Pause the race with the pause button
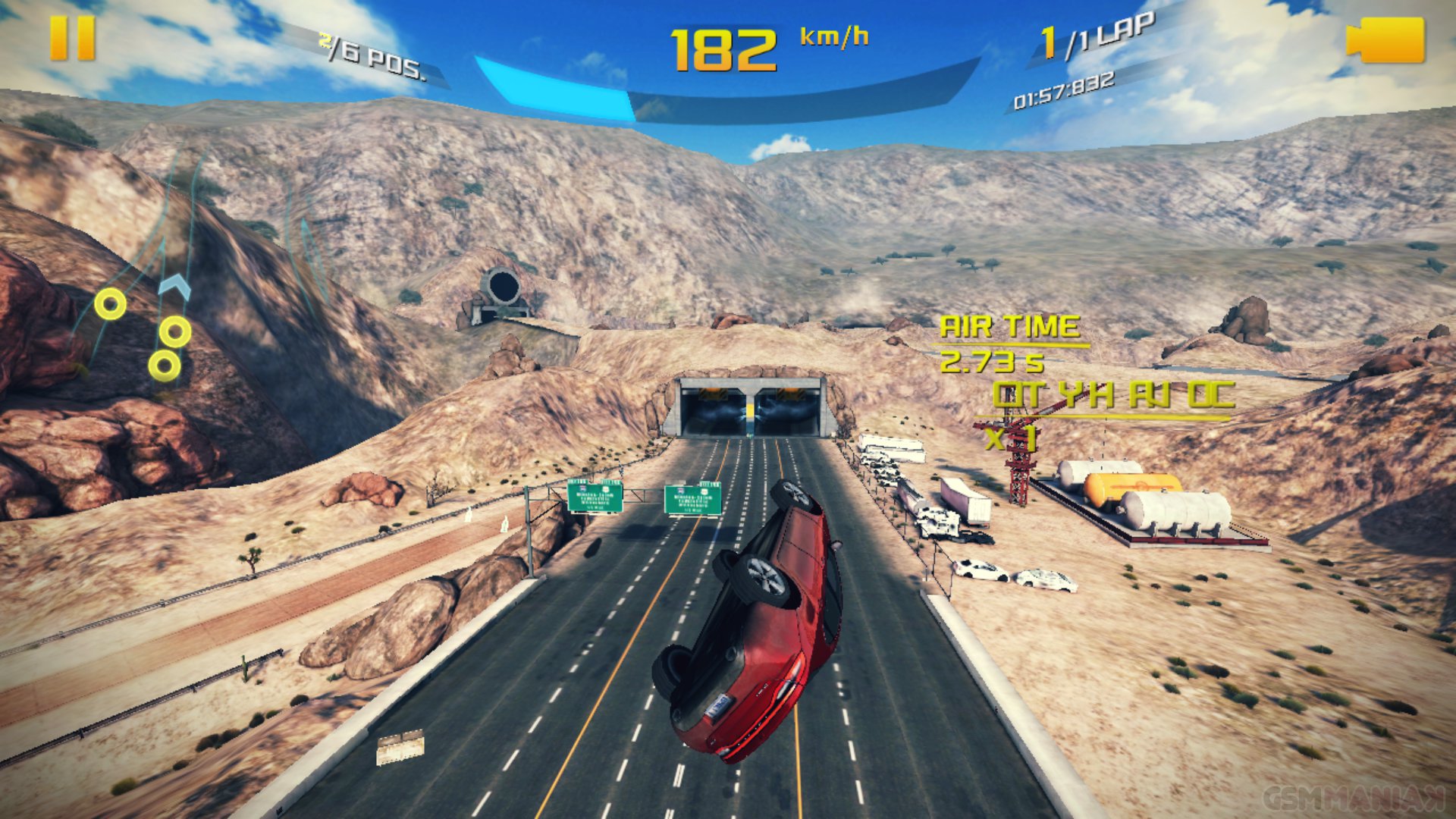Viewport: 1456px width, 819px height. pos(73,39)
